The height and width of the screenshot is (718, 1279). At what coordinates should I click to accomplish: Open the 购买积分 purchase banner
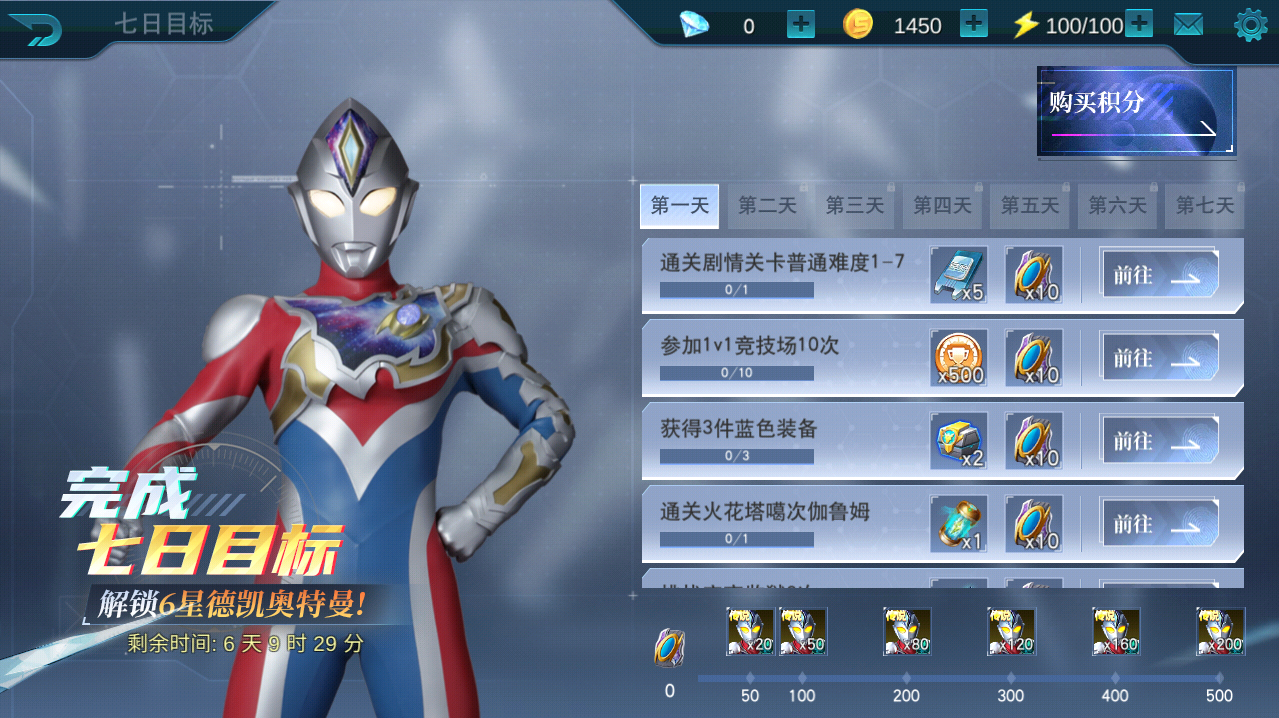coord(1136,111)
